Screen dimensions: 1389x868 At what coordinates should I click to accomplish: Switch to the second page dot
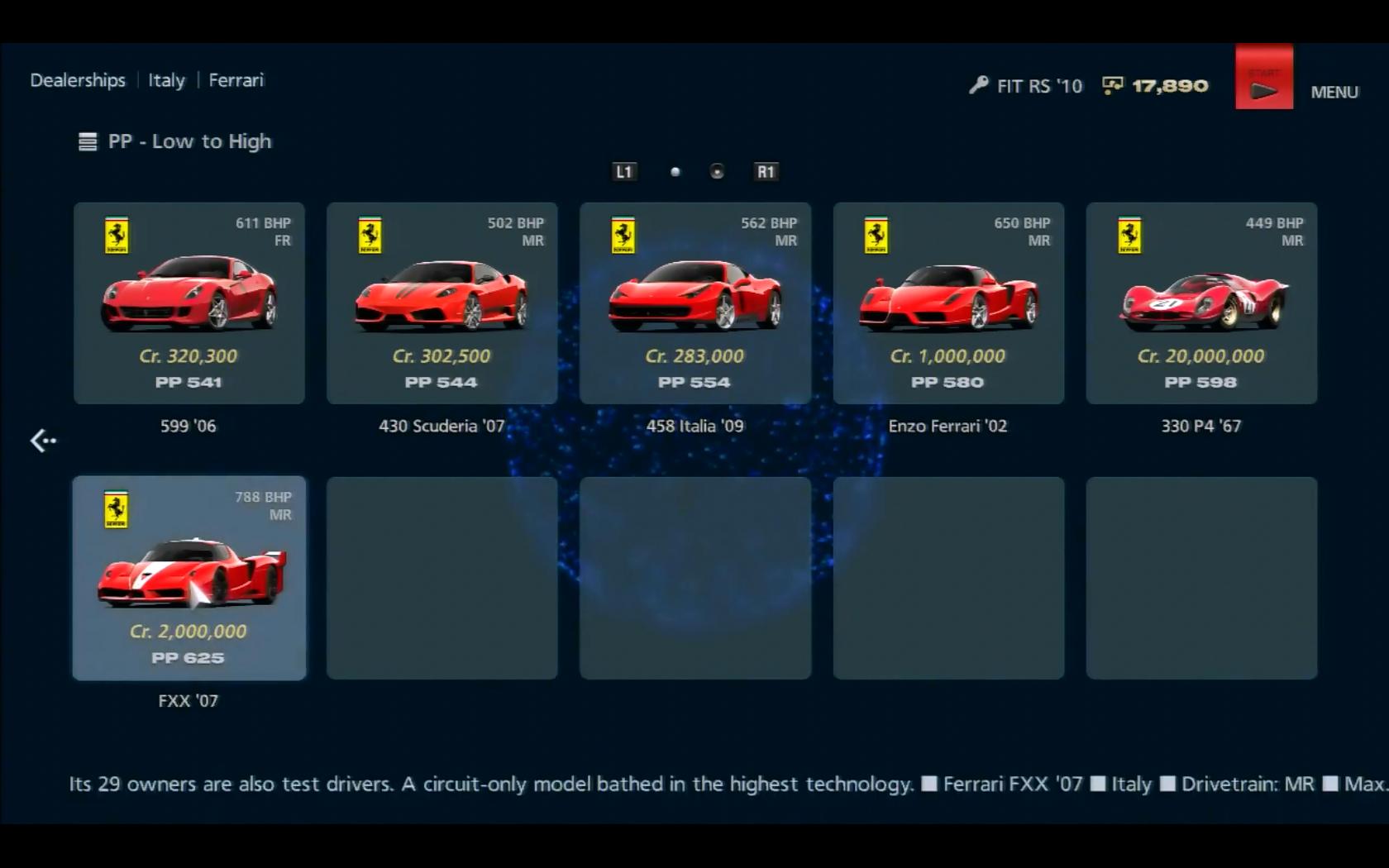coord(717,172)
